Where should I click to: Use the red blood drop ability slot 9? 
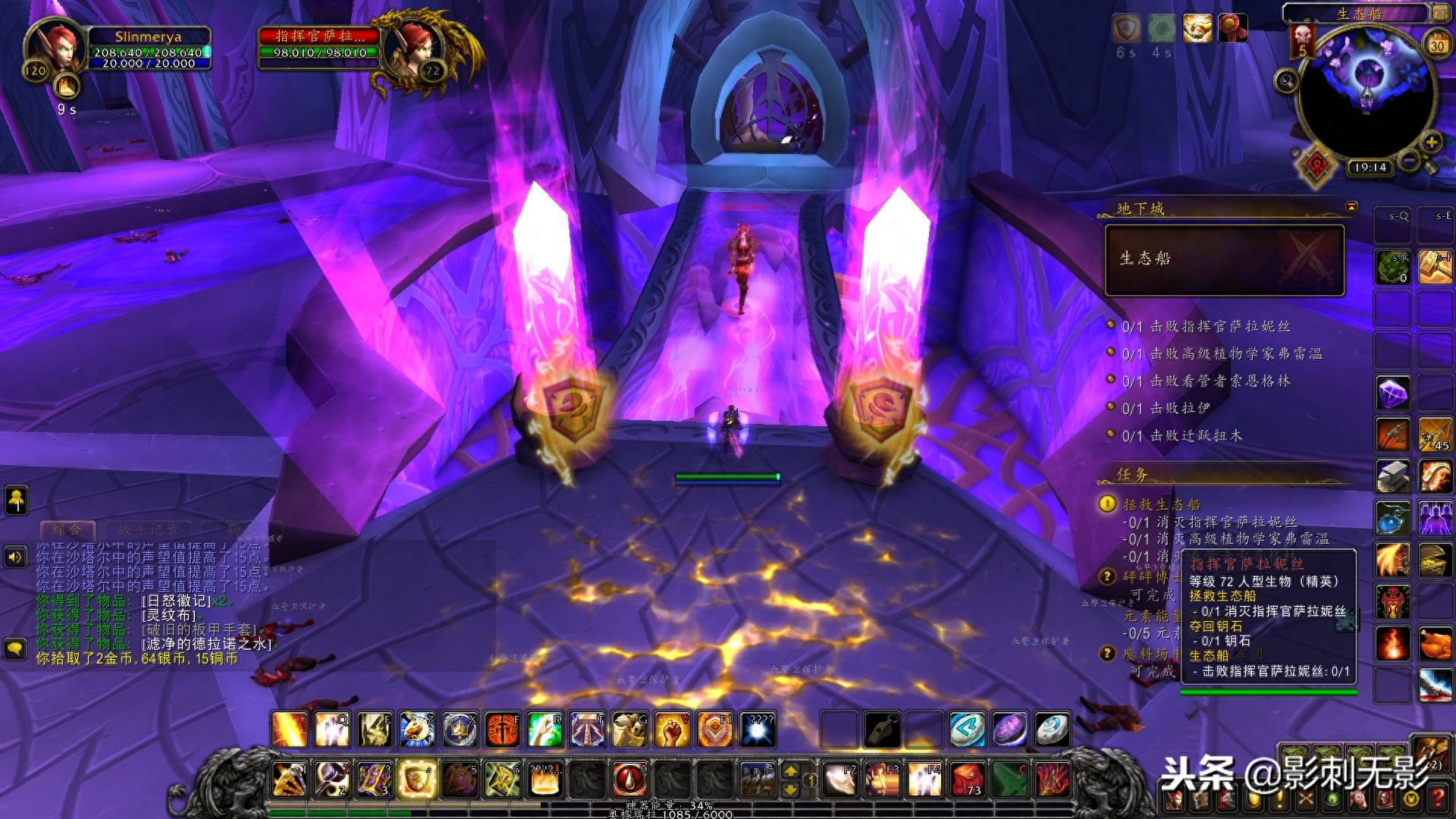[x=629, y=780]
